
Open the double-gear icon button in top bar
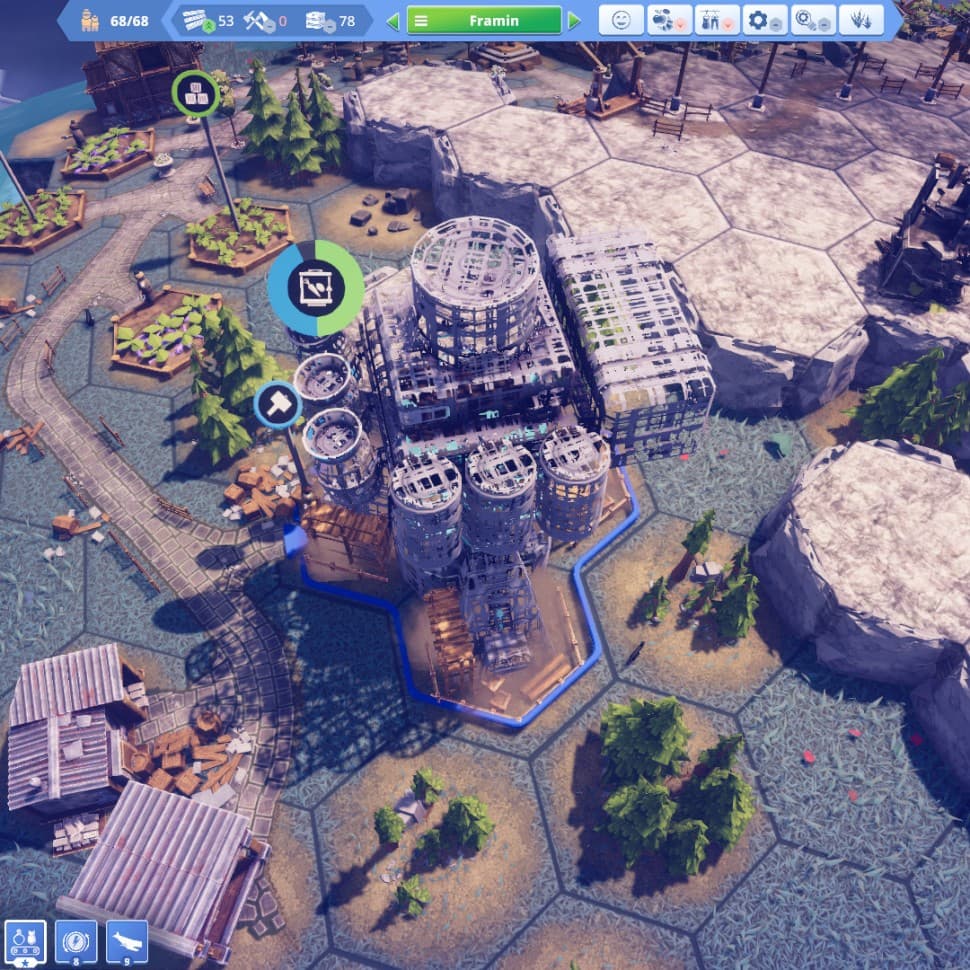[812, 20]
